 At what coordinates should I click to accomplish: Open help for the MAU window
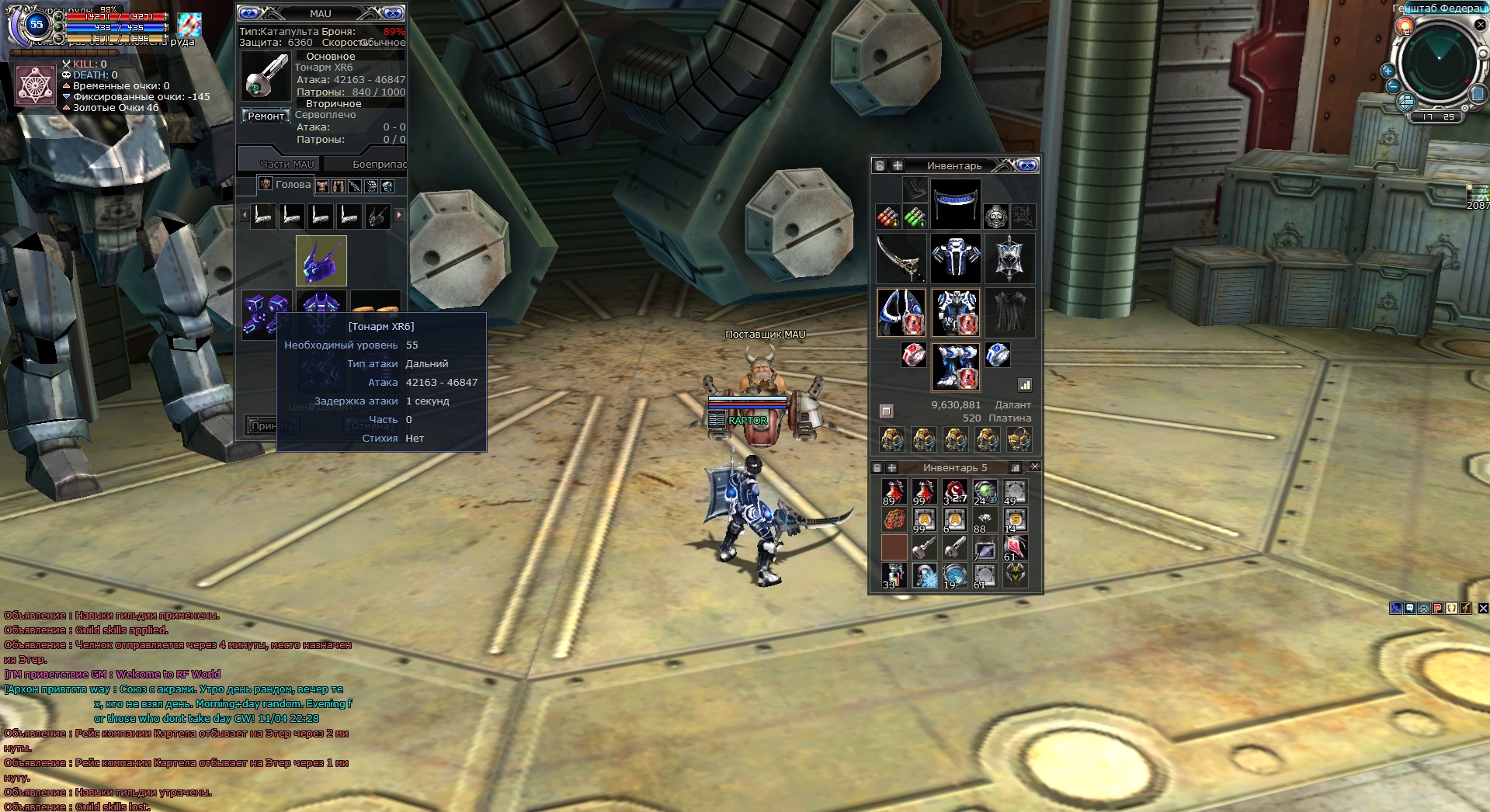248,13
